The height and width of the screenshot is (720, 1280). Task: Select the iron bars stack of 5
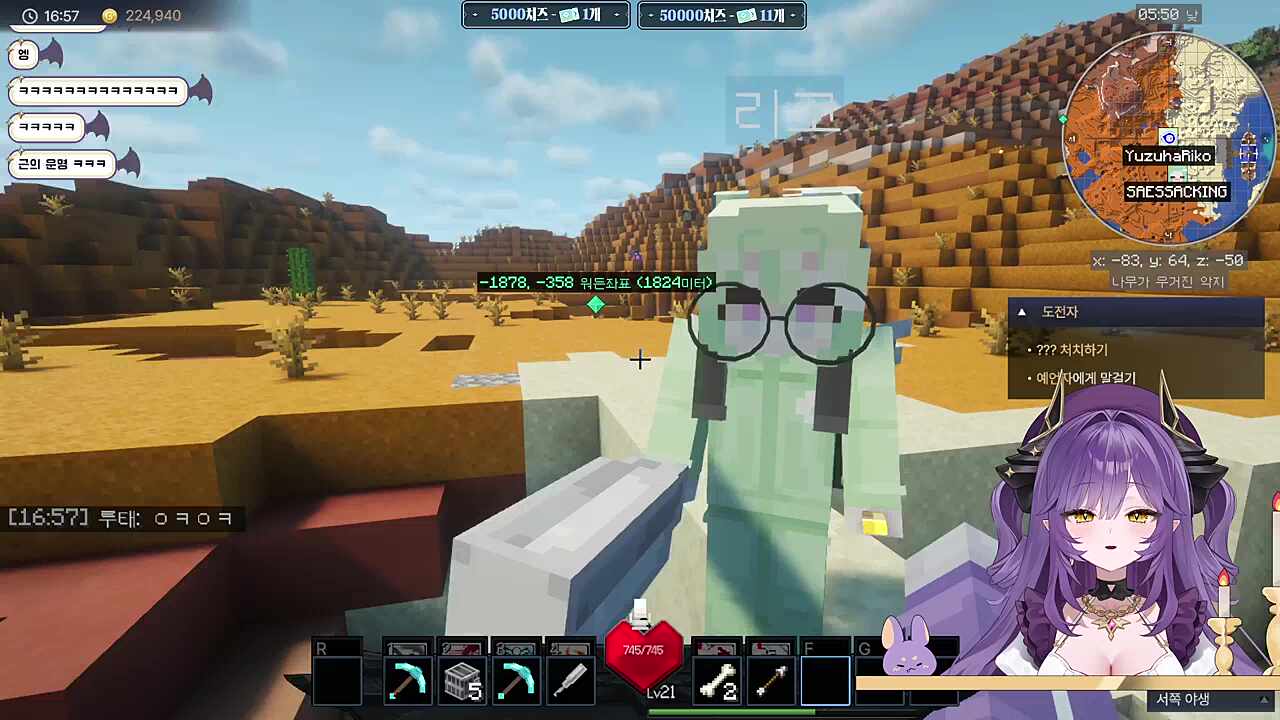463,682
